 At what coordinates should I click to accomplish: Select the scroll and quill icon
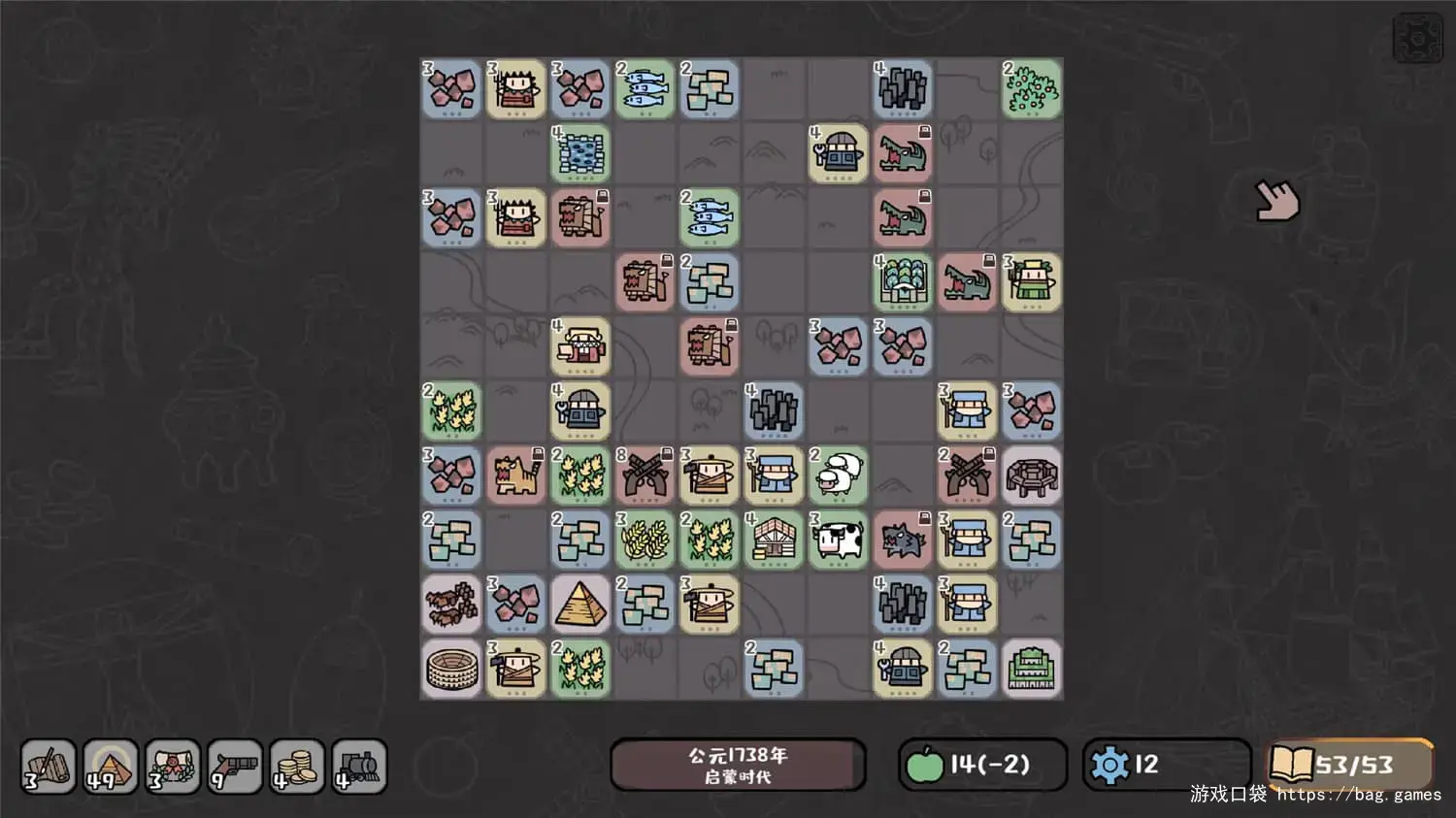[49, 767]
